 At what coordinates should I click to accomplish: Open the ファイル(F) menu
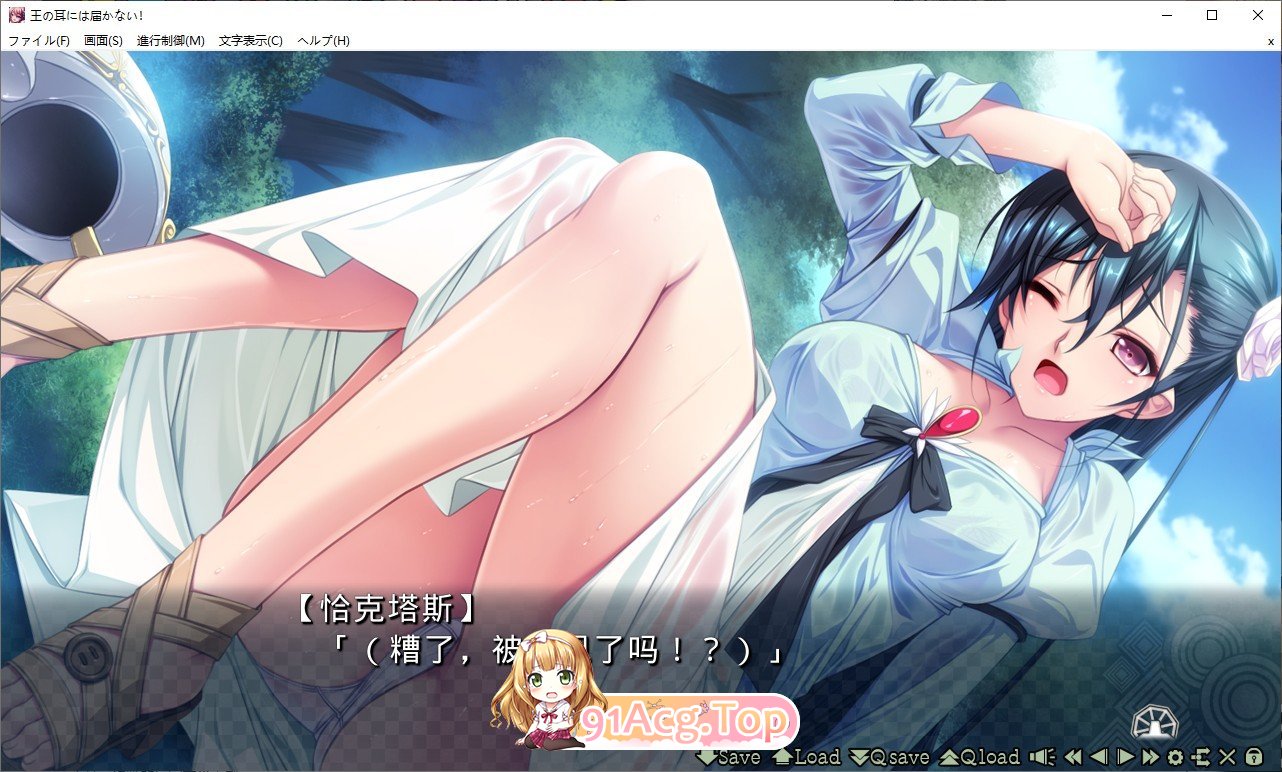[x=37, y=41]
